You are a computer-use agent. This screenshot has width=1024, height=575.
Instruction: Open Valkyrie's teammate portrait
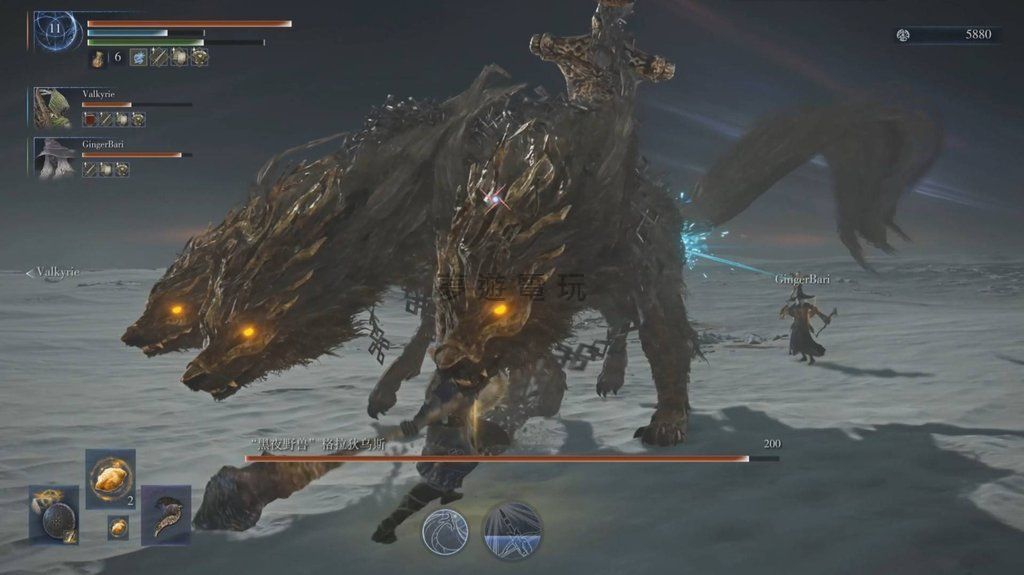tap(52, 107)
